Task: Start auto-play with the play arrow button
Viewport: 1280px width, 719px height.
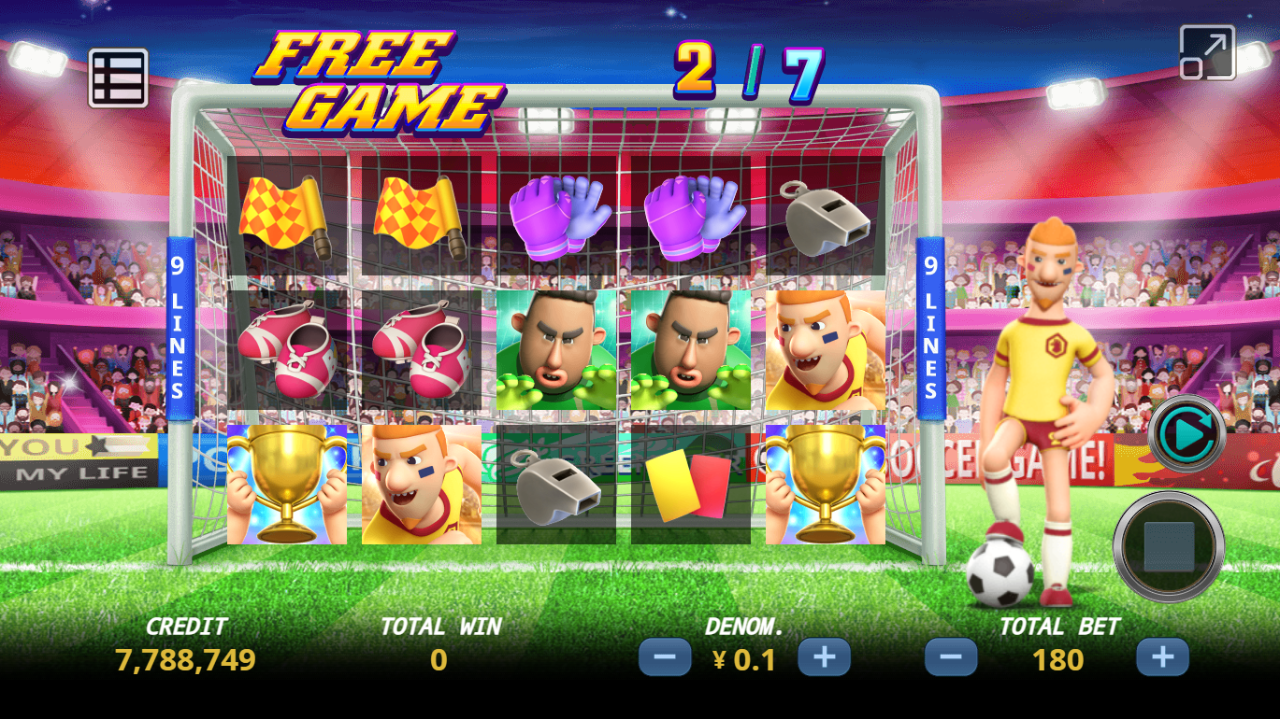Action: tap(1187, 433)
